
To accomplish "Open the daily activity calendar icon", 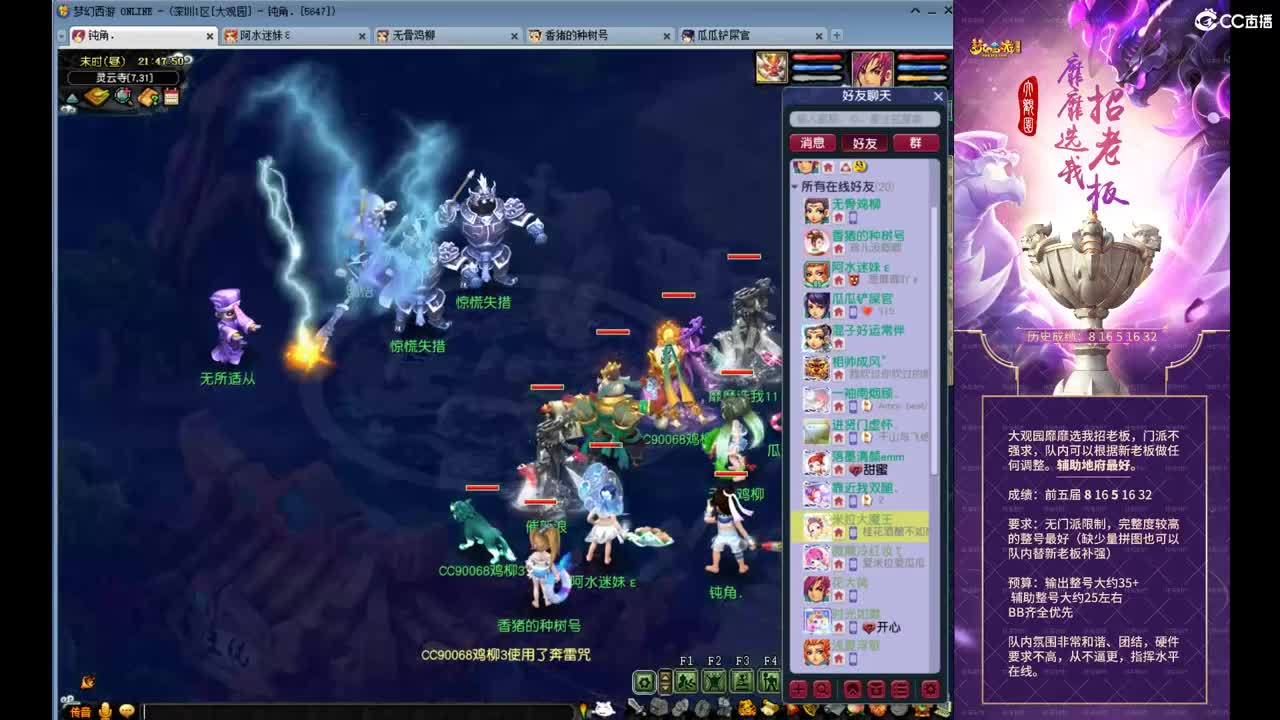I will [x=169, y=95].
